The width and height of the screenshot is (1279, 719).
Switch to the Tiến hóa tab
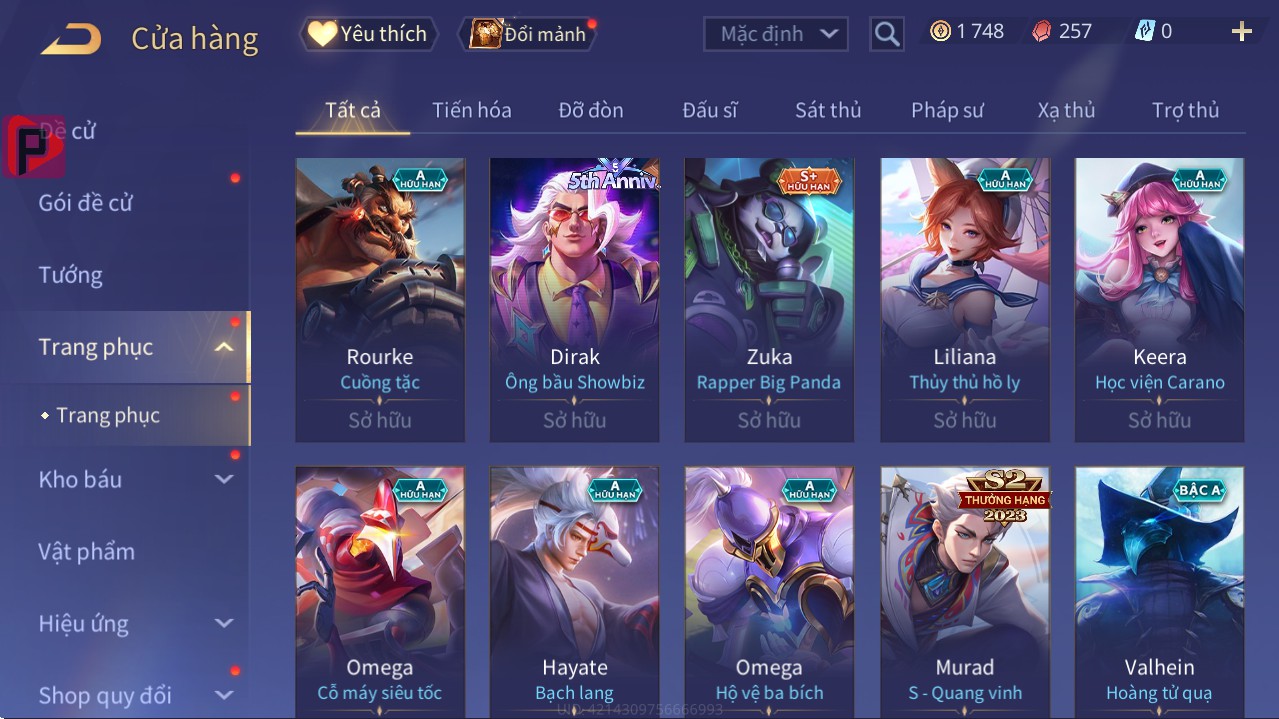471,110
